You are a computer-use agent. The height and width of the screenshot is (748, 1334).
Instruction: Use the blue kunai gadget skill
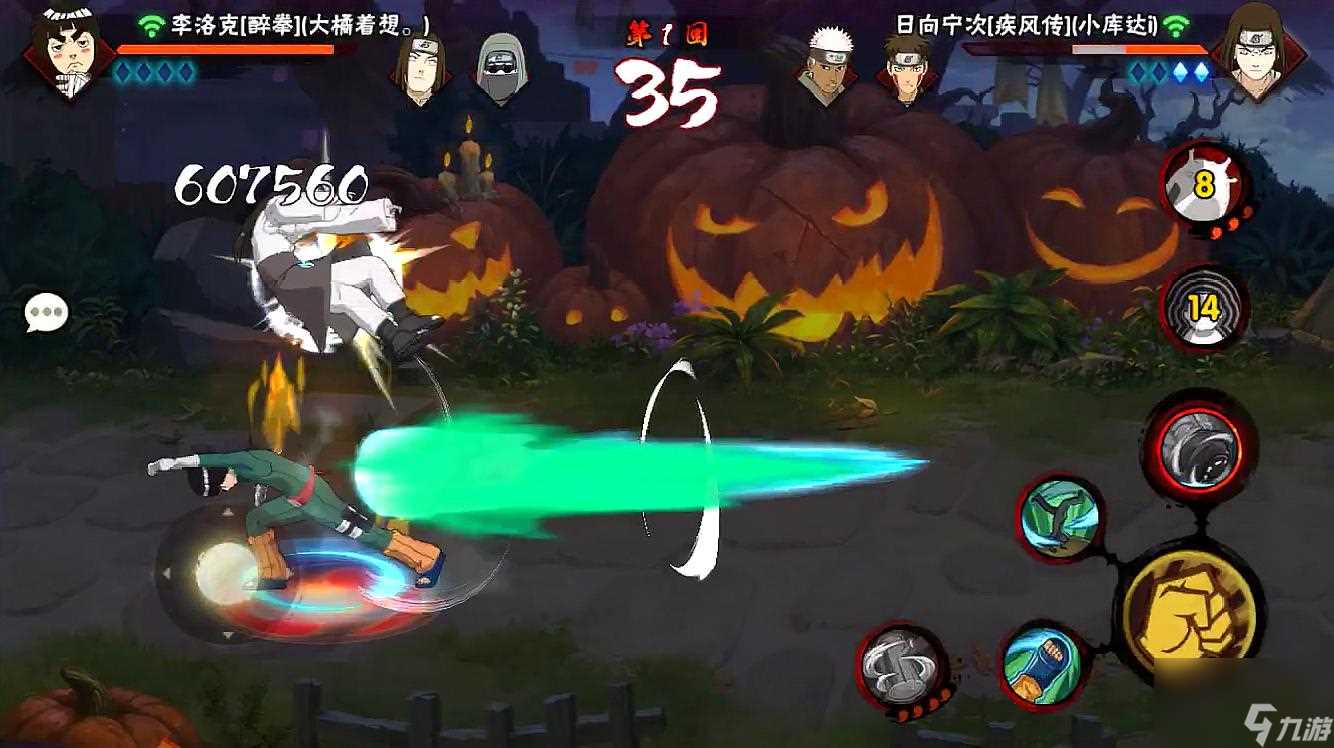1040,665
